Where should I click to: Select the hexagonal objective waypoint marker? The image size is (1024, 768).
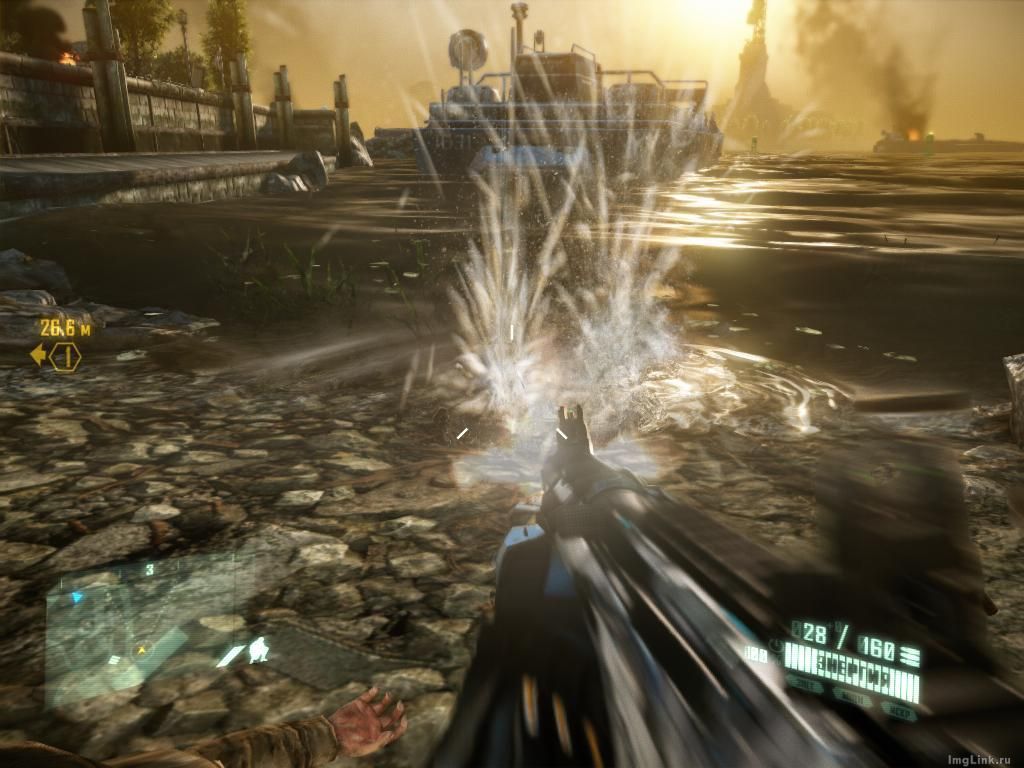66,356
